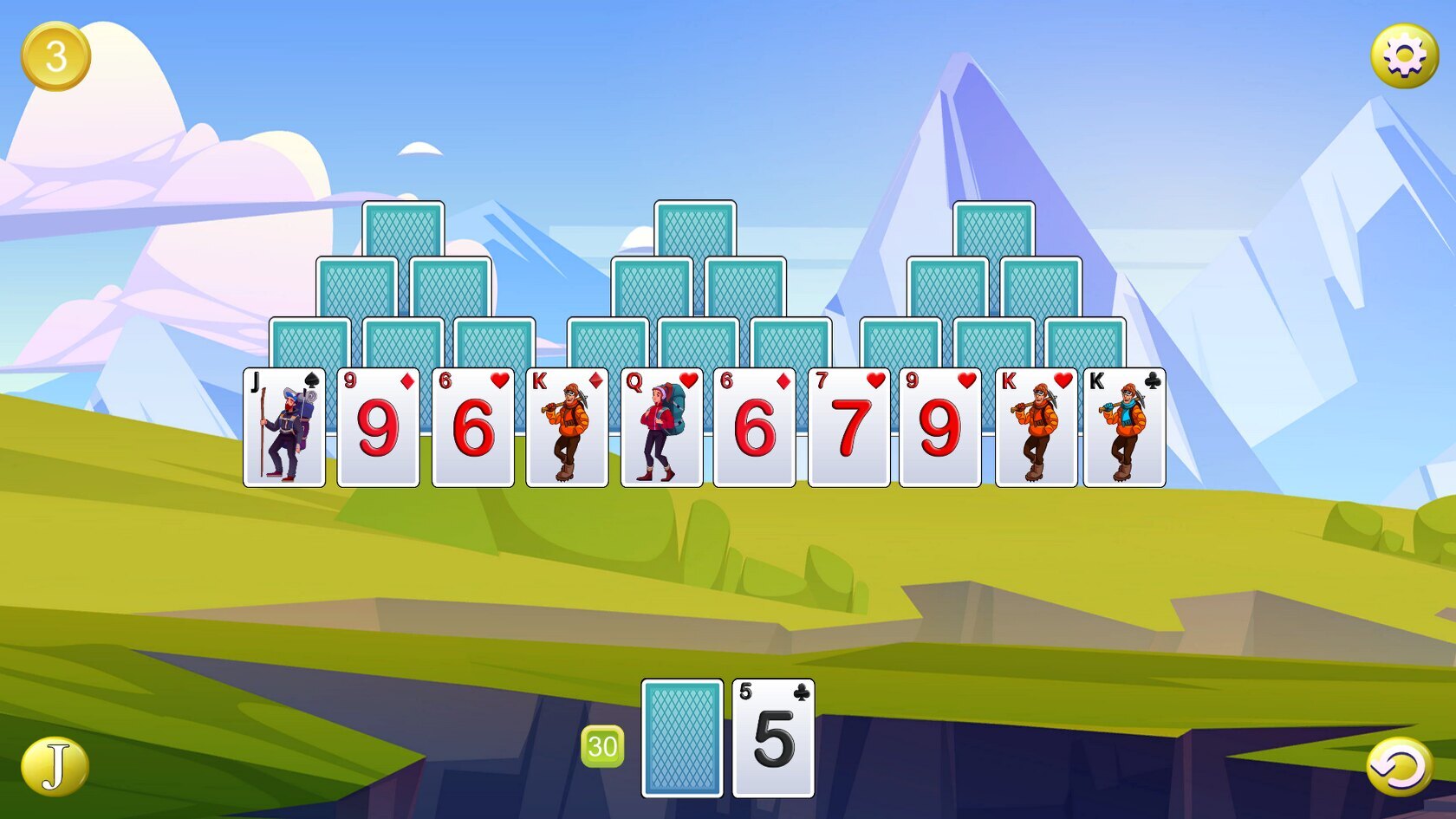Select the Jack of Spades card
The width and height of the screenshot is (1456, 819).
284,427
